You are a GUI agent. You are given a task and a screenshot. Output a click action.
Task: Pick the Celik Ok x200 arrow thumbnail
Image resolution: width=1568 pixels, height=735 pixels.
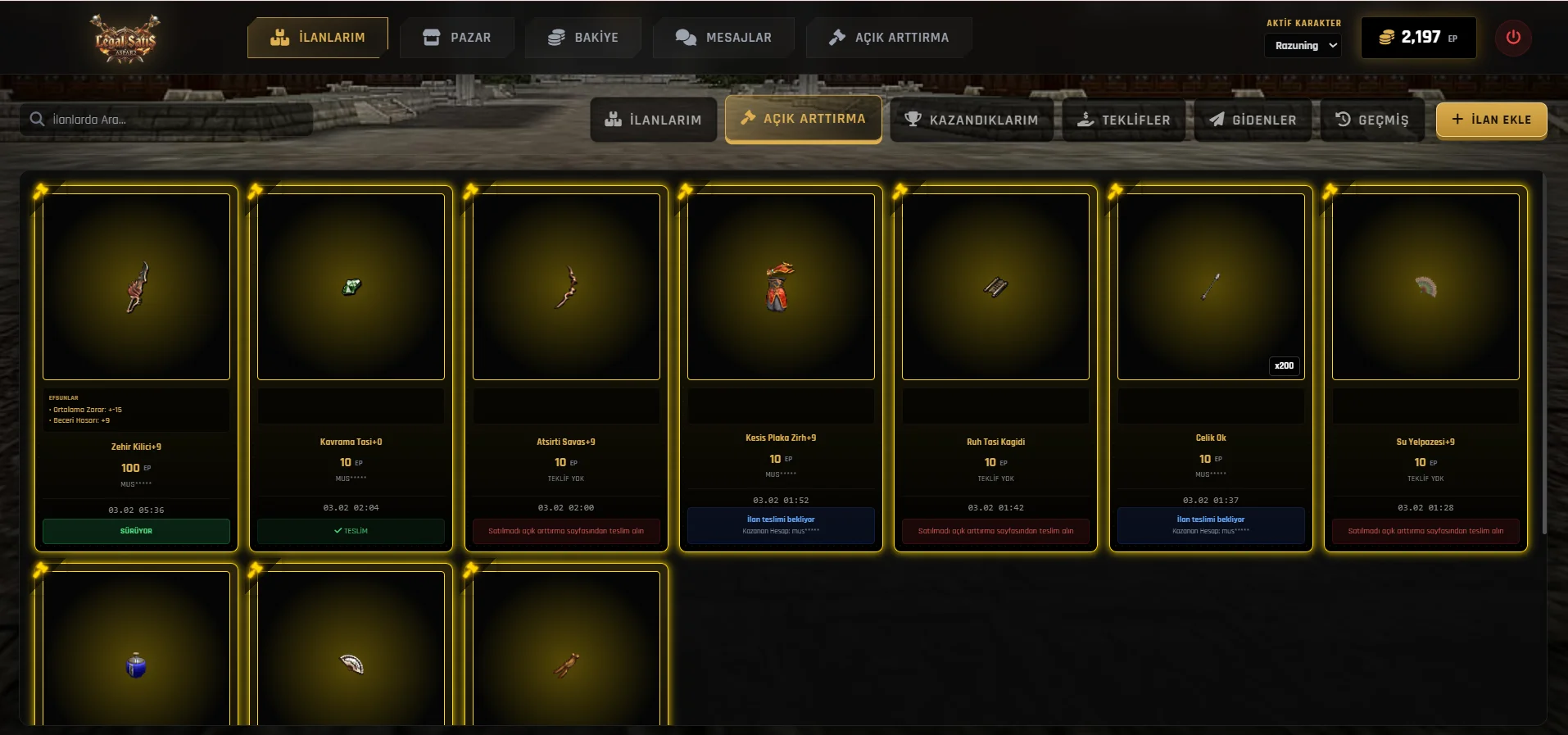(x=1211, y=287)
